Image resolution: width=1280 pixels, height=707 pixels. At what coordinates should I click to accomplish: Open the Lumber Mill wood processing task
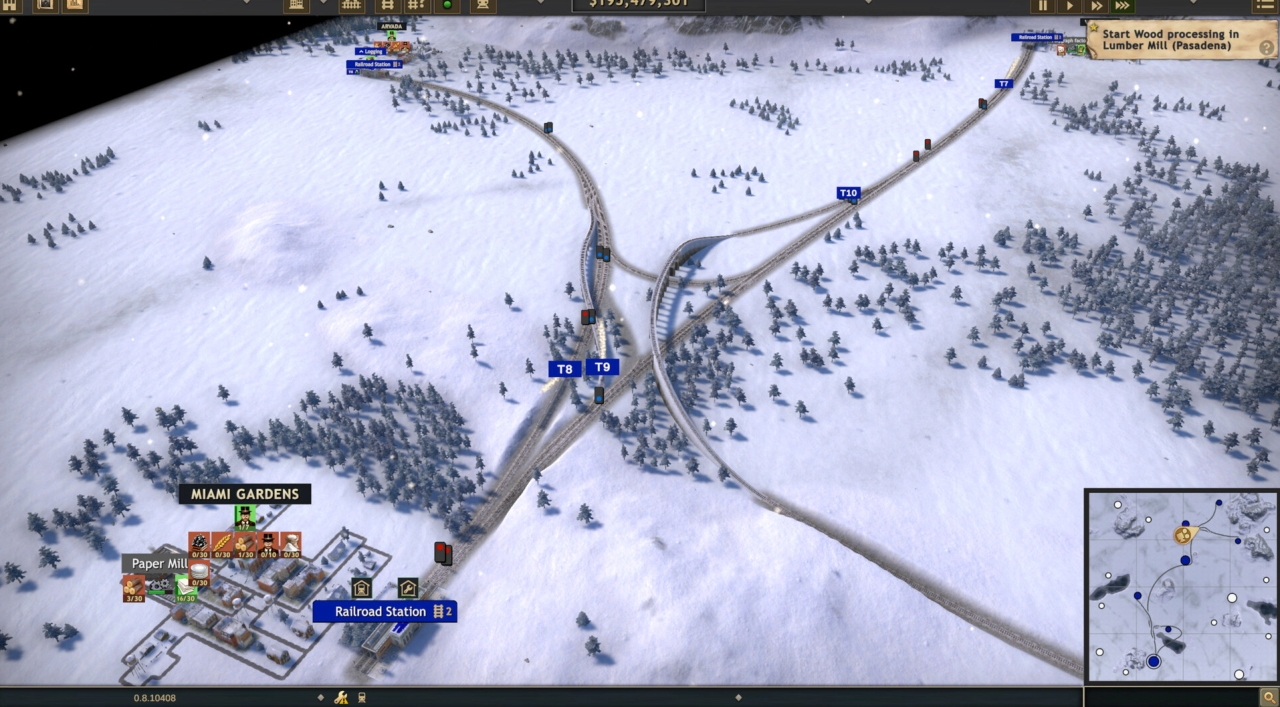tap(1170, 40)
